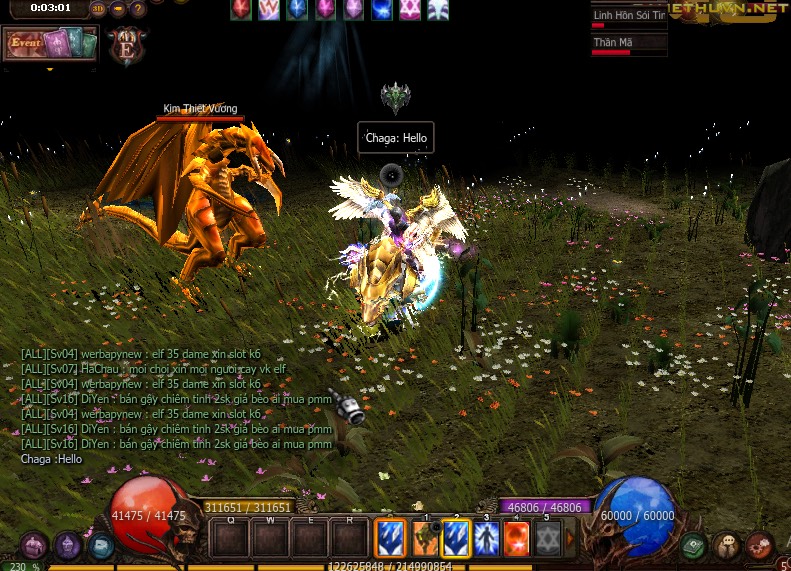Toggle the 3D view button
Viewport: 791px width, 571px height.
tap(98, 9)
